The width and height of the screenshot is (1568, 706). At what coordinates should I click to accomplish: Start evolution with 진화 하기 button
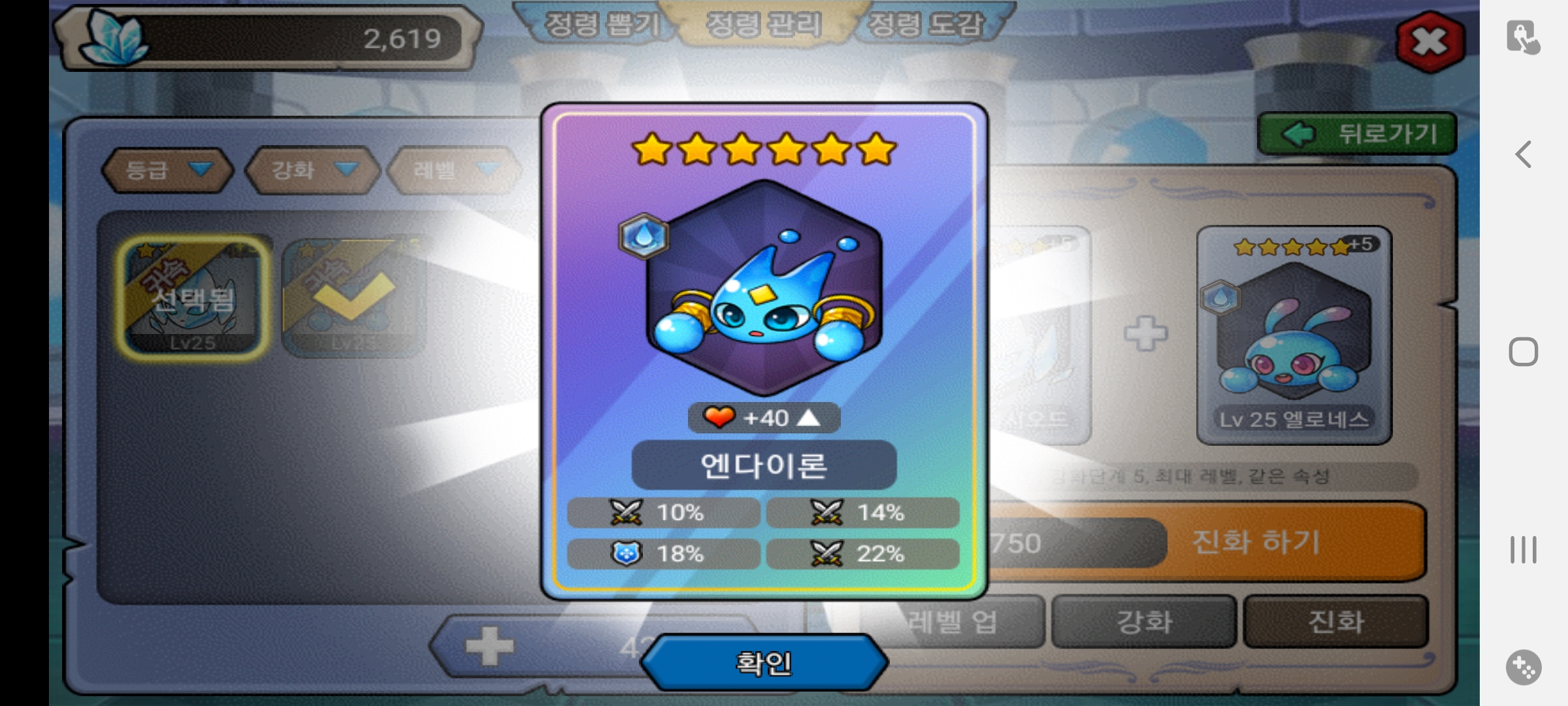tap(1256, 542)
